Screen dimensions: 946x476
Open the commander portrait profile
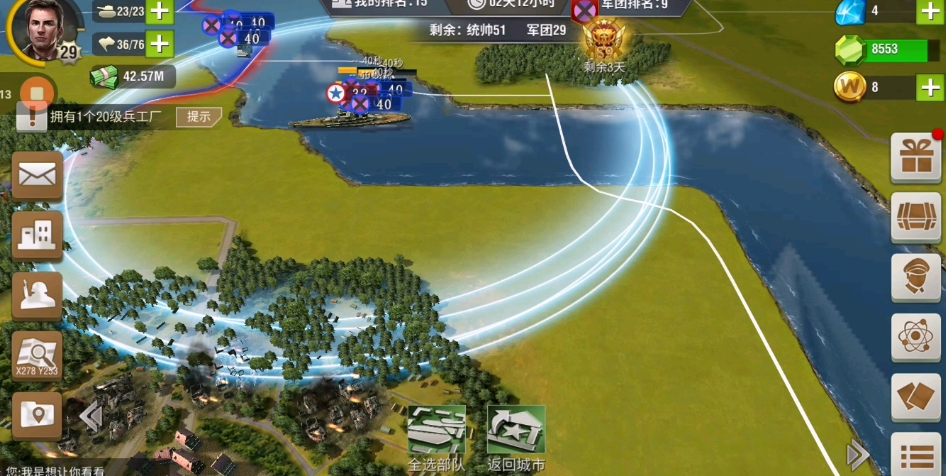click(42, 28)
